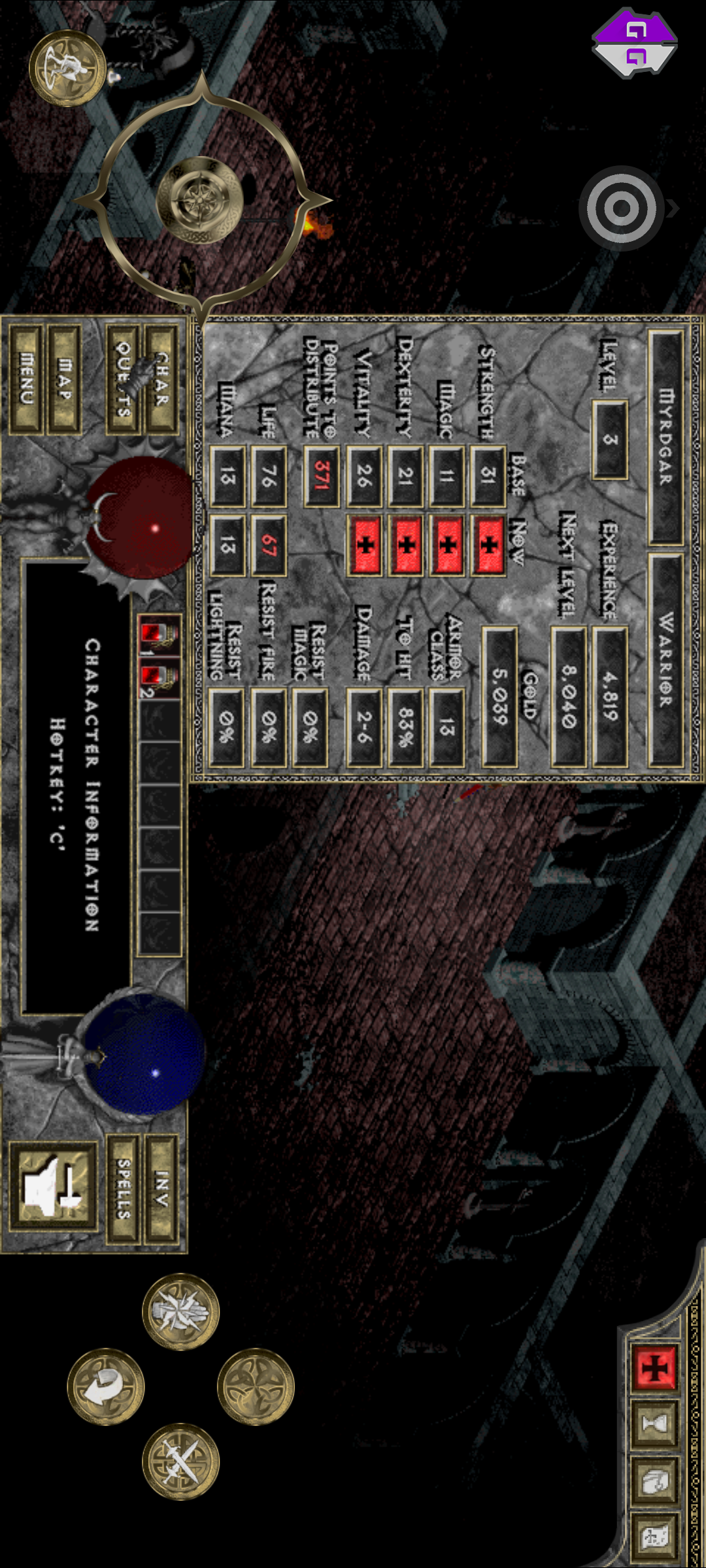Open the purple GG overlay icon

coord(634,42)
